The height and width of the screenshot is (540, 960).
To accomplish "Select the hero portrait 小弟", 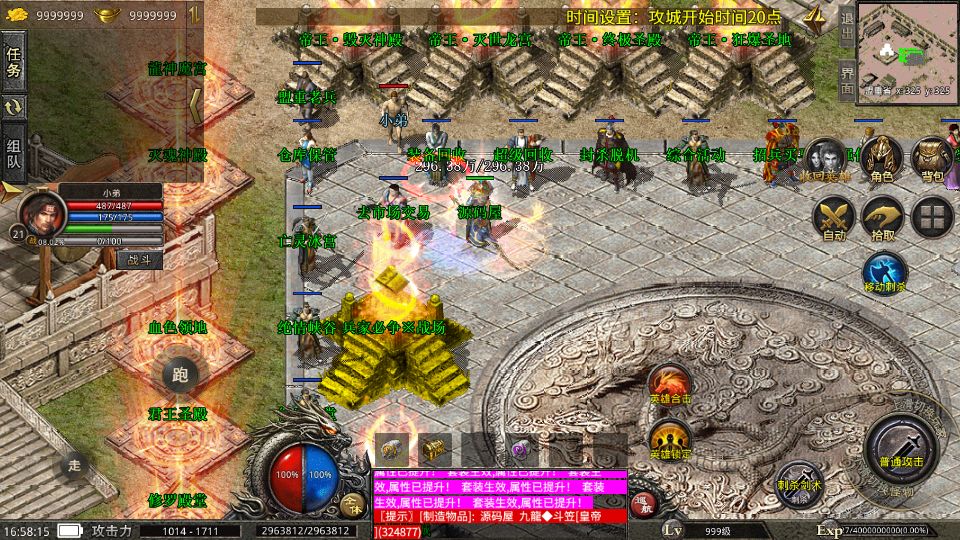I will (40, 214).
